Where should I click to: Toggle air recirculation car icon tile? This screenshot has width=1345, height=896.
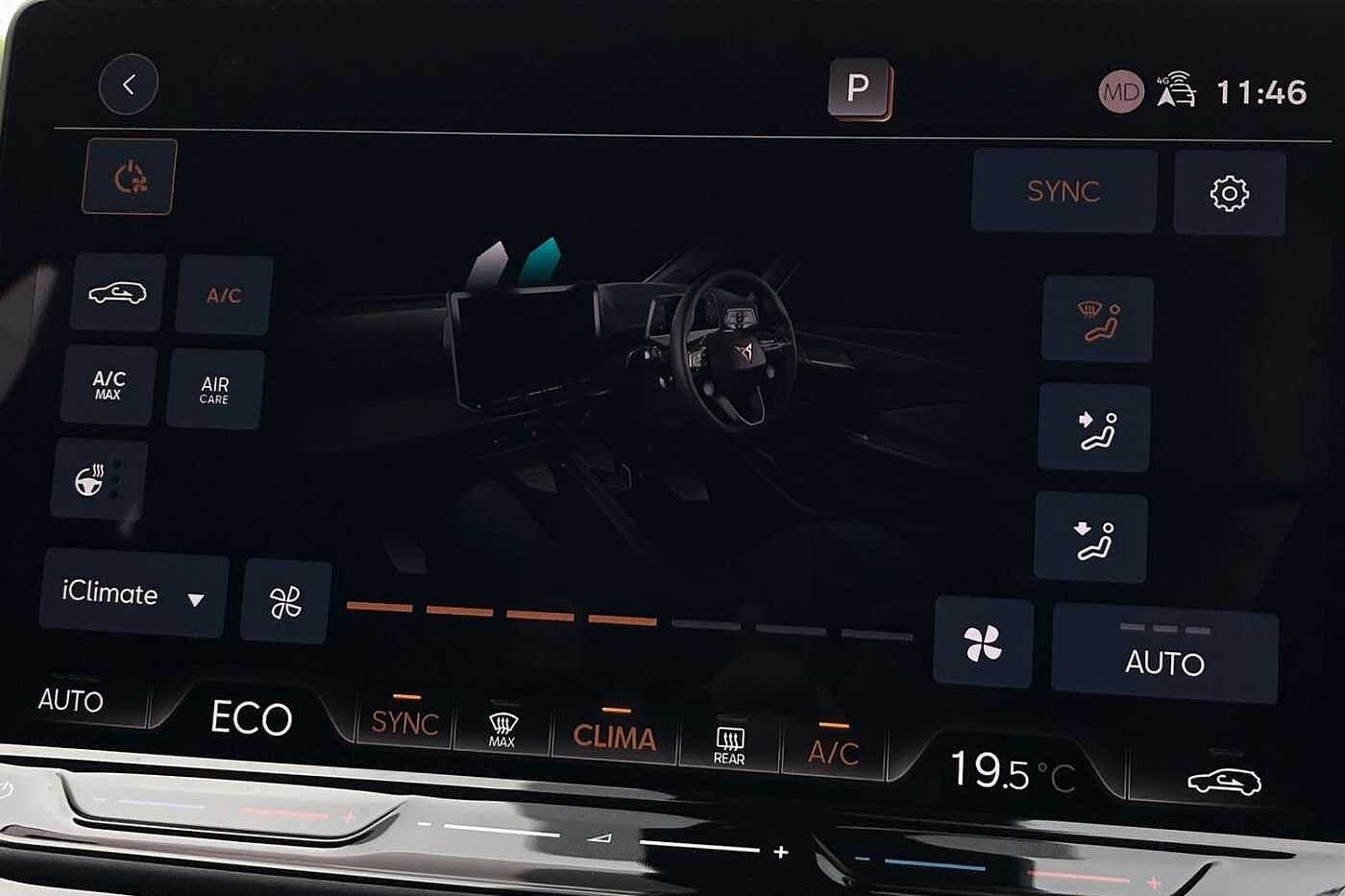(117, 293)
